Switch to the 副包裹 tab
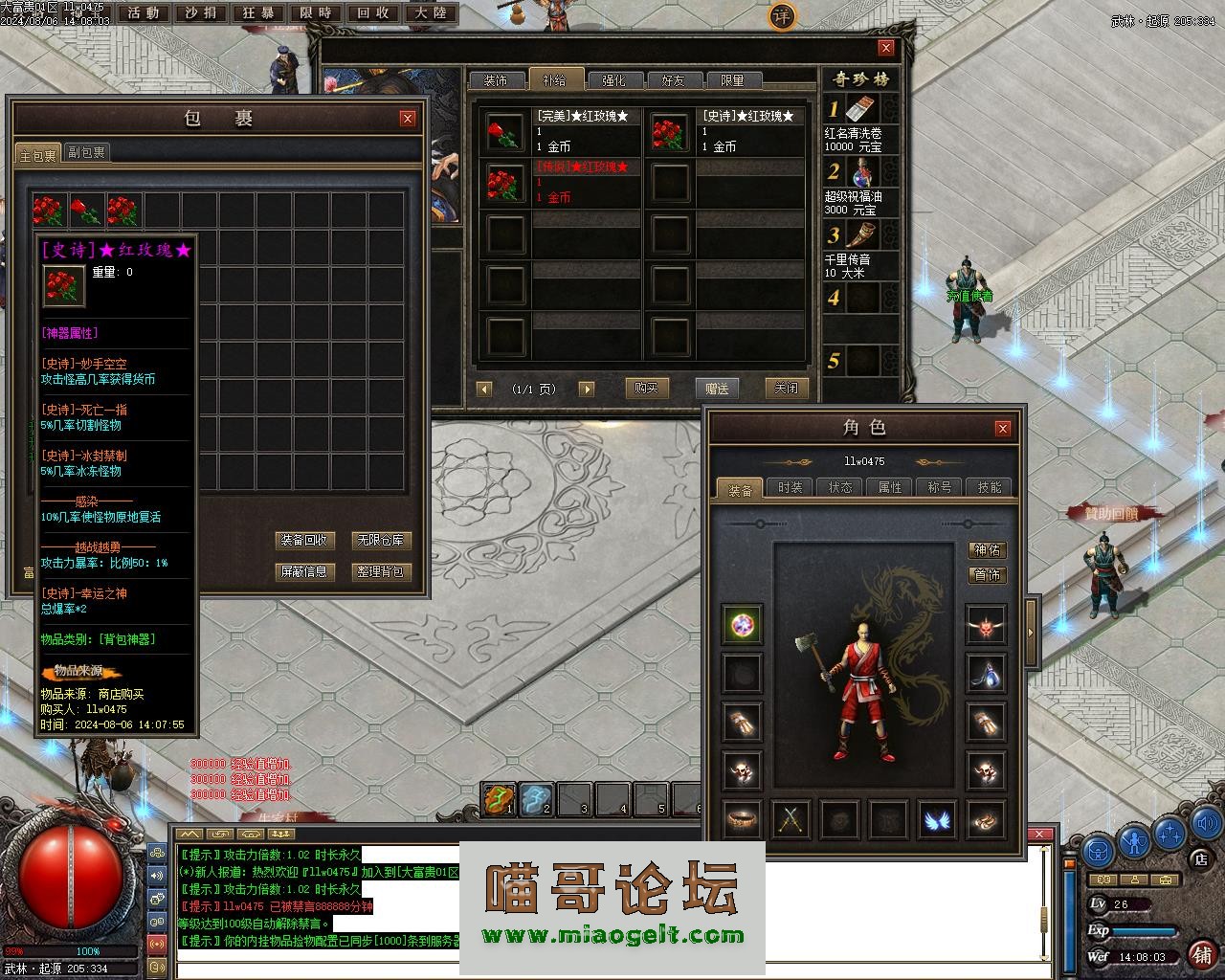The image size is (1225, 980). point(86,152)
